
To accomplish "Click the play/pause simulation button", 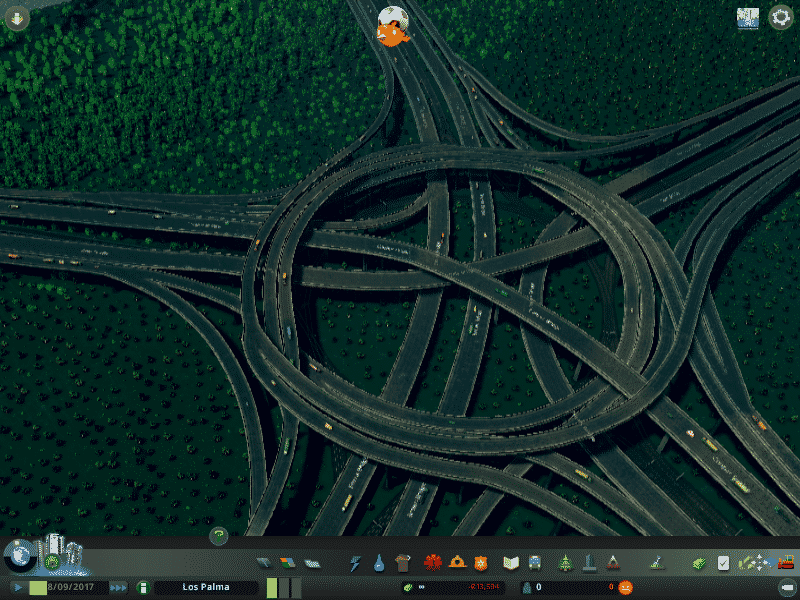I will (x=17, y=587).
